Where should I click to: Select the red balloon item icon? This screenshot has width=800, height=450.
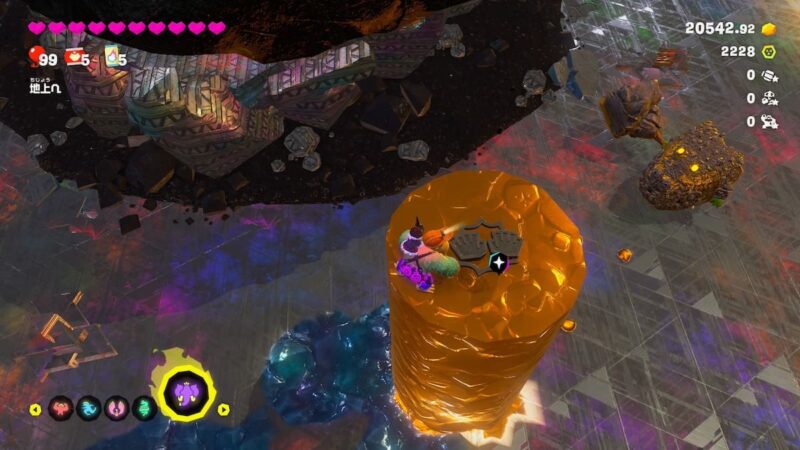coord(35,56)
